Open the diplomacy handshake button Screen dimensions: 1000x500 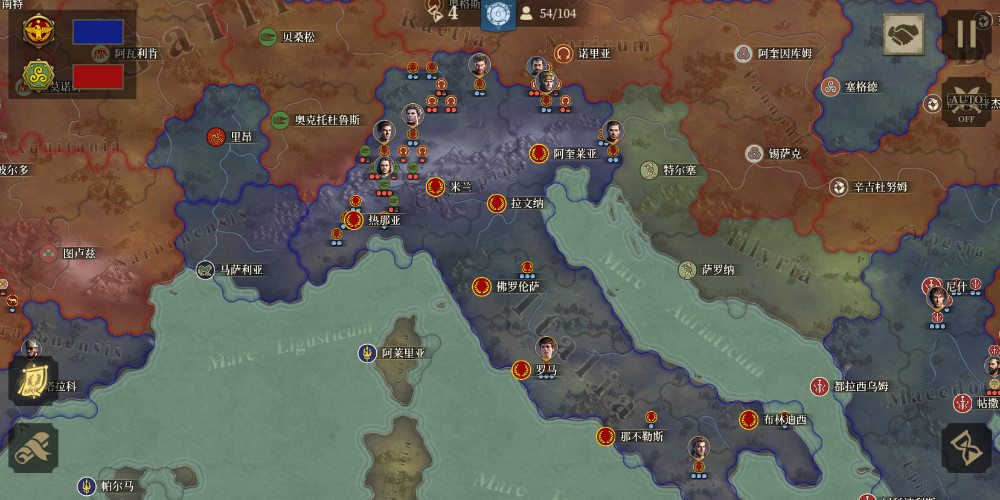pos(904,35)
